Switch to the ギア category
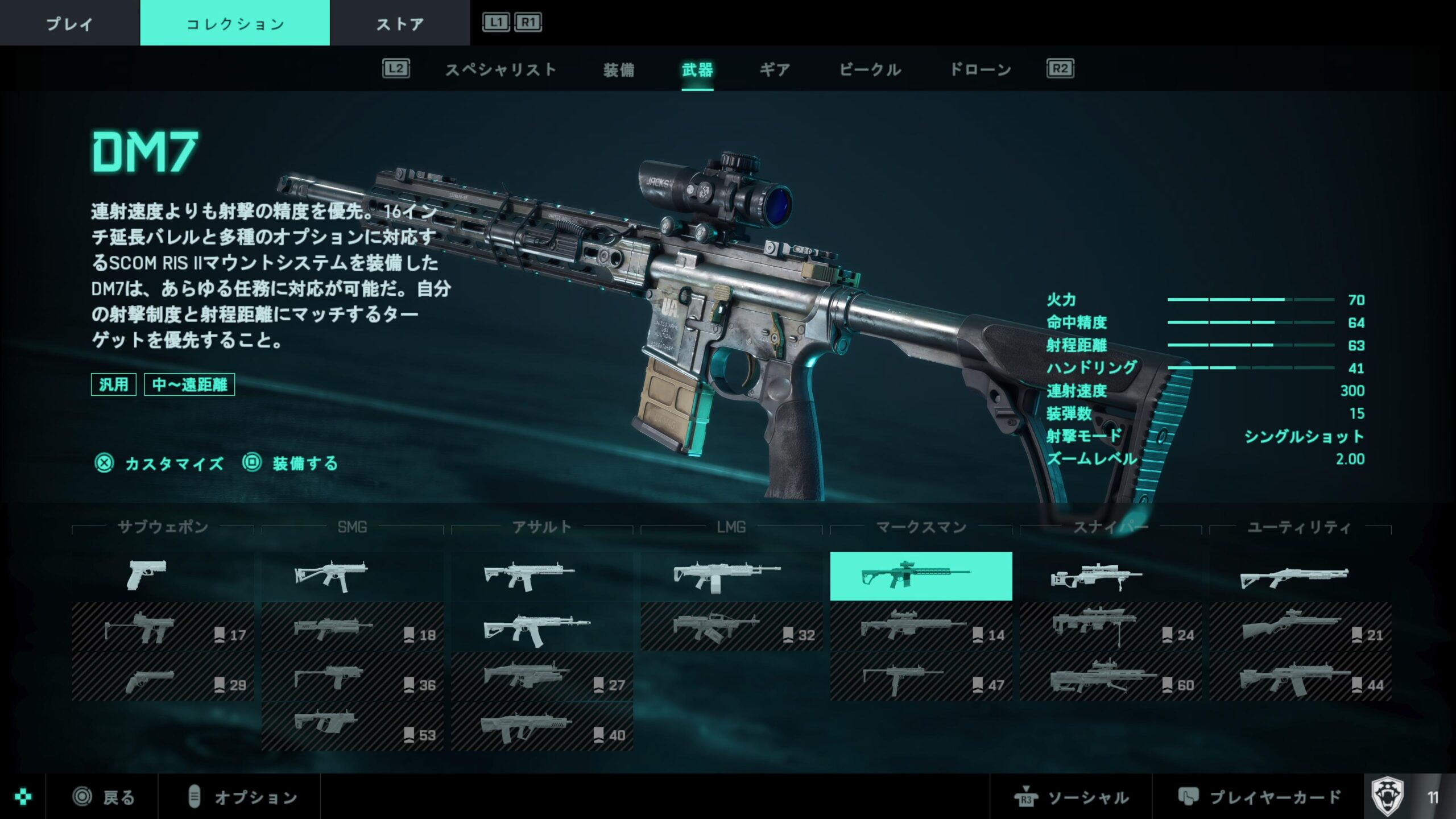The width and height of the screenshot is (1456, 819). [775, 70]
